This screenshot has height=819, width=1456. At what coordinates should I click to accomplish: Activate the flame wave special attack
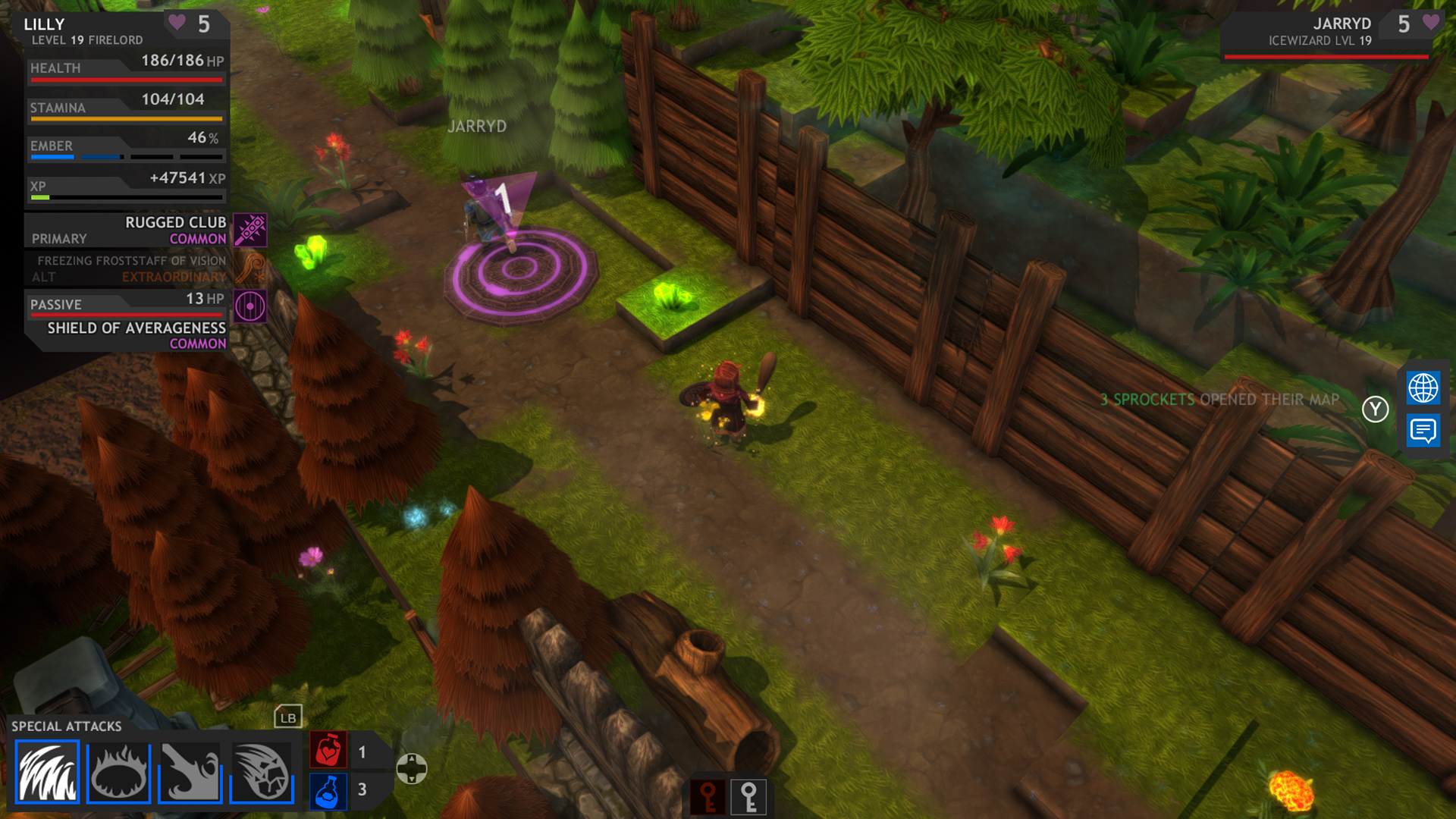pos(47,773)
